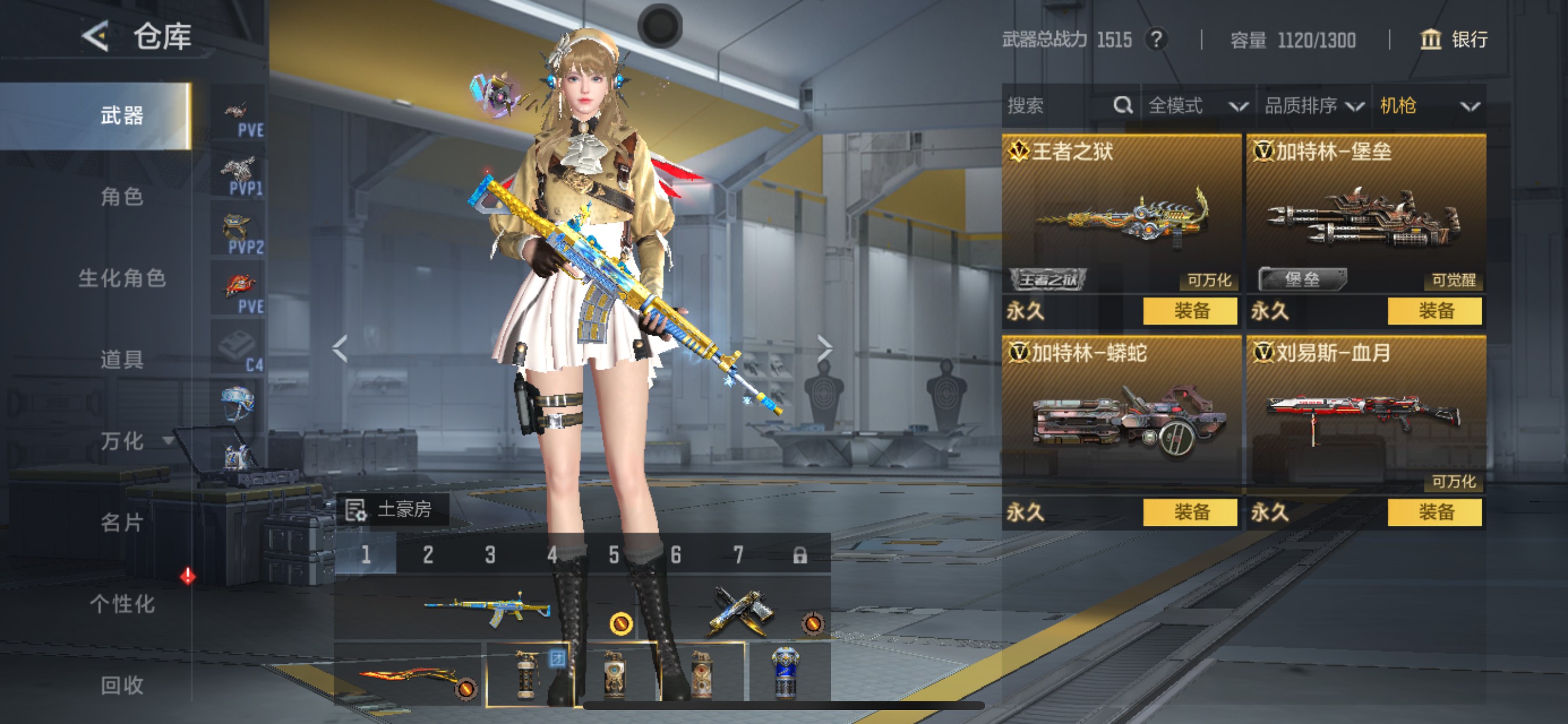Screen dimensions: 1568x724
Task: Go to the 个性化 section
Action: [122, 603]
